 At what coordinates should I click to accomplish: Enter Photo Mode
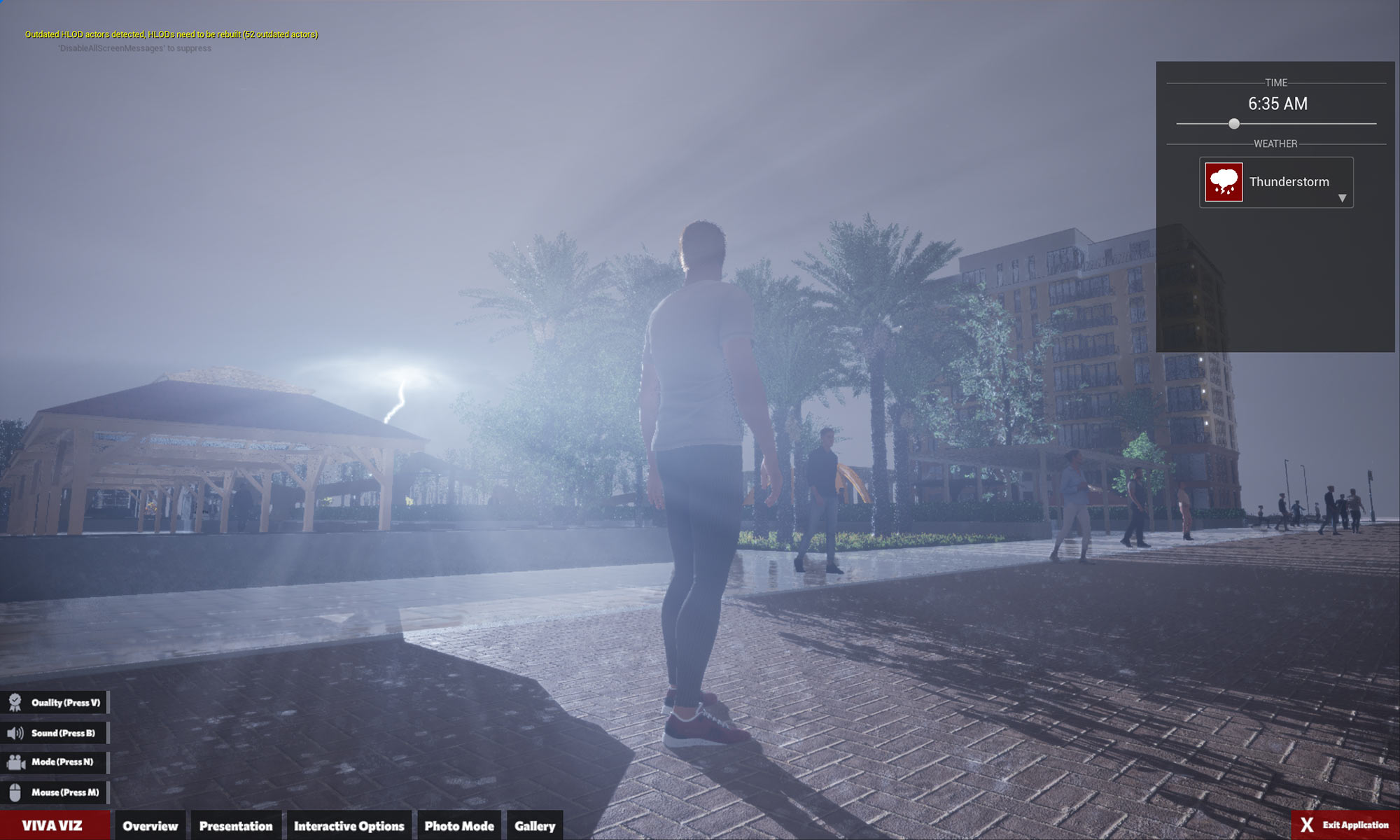pos(459,826)
